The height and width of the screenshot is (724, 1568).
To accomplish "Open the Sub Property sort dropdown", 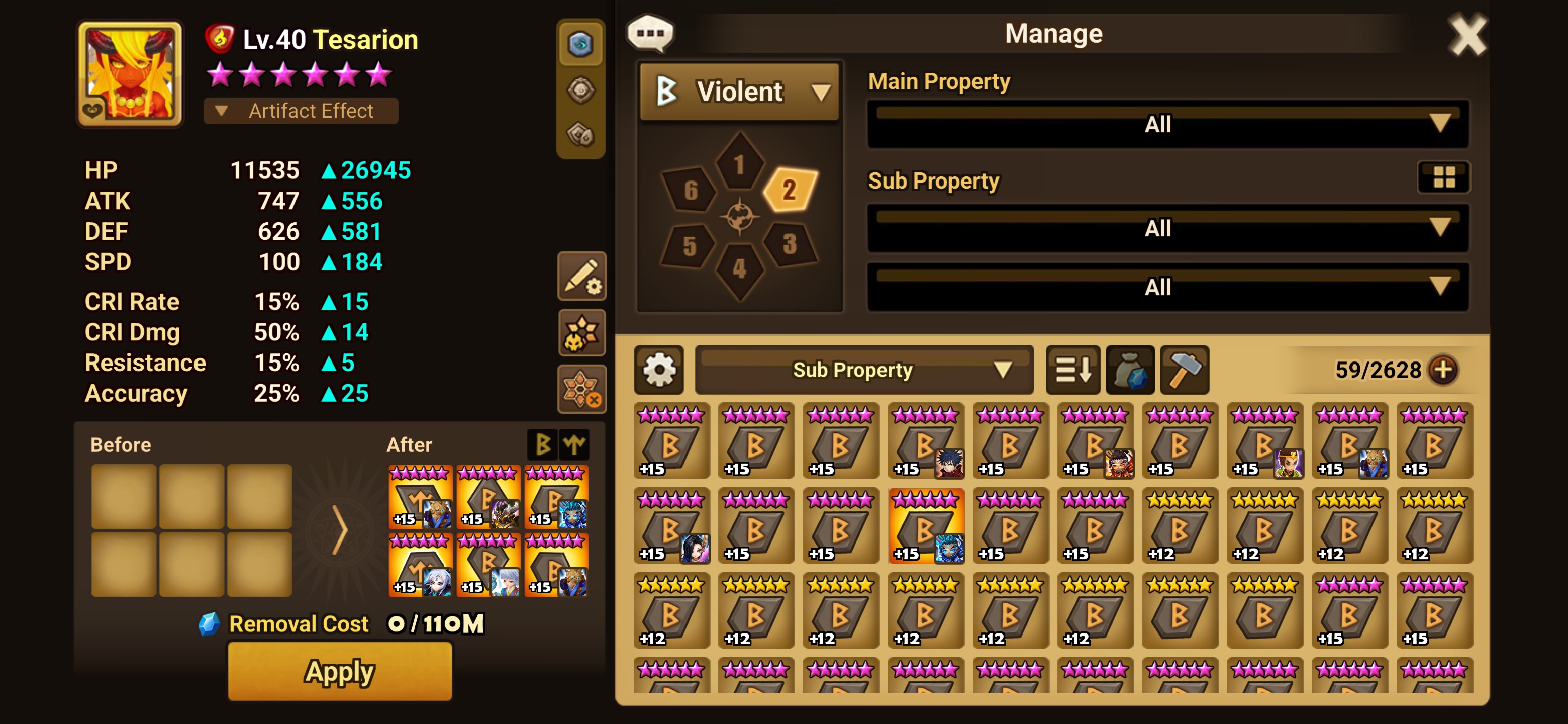I will (x=864, y=370).
